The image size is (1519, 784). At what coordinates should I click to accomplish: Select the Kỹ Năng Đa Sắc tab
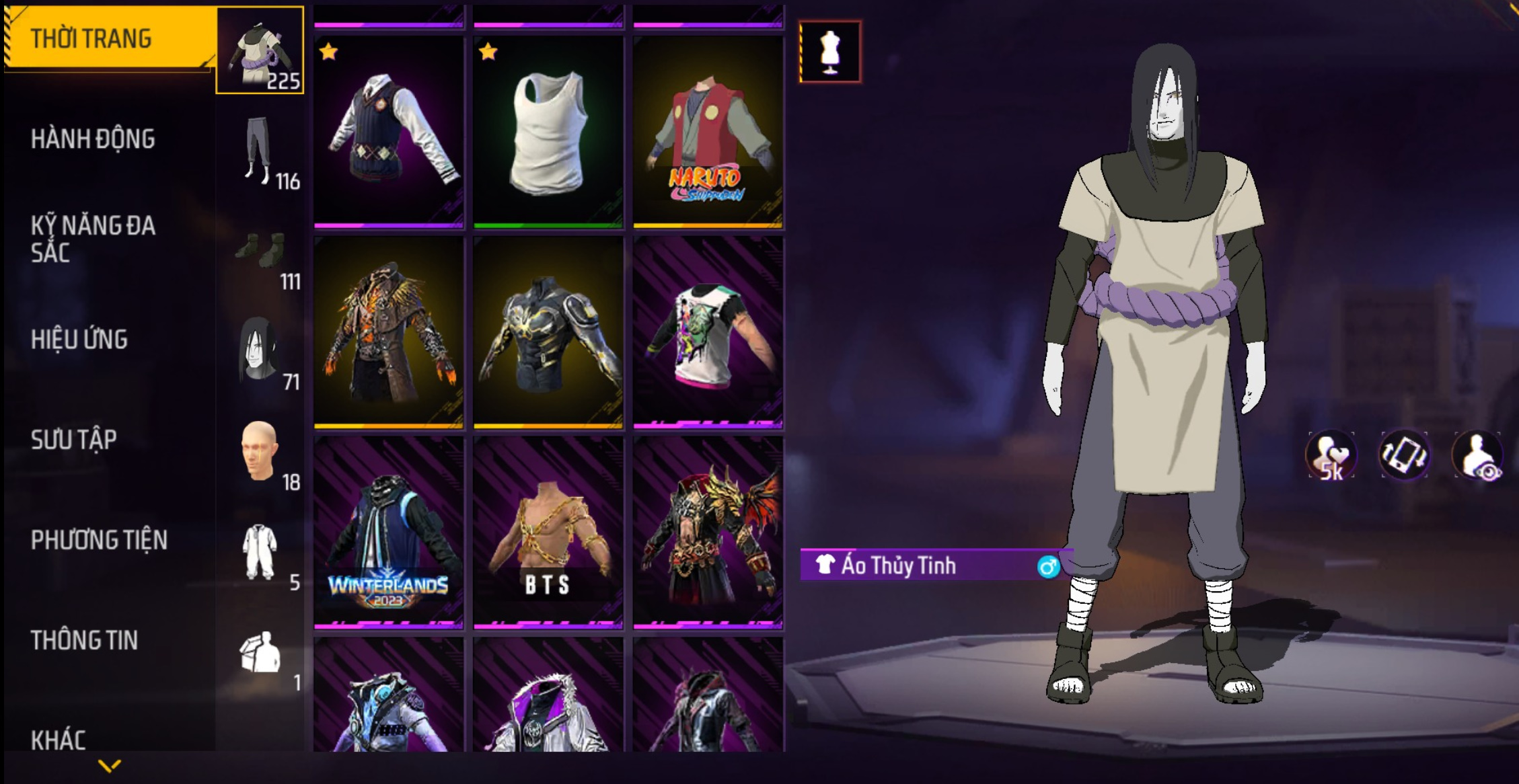(93, 239)
